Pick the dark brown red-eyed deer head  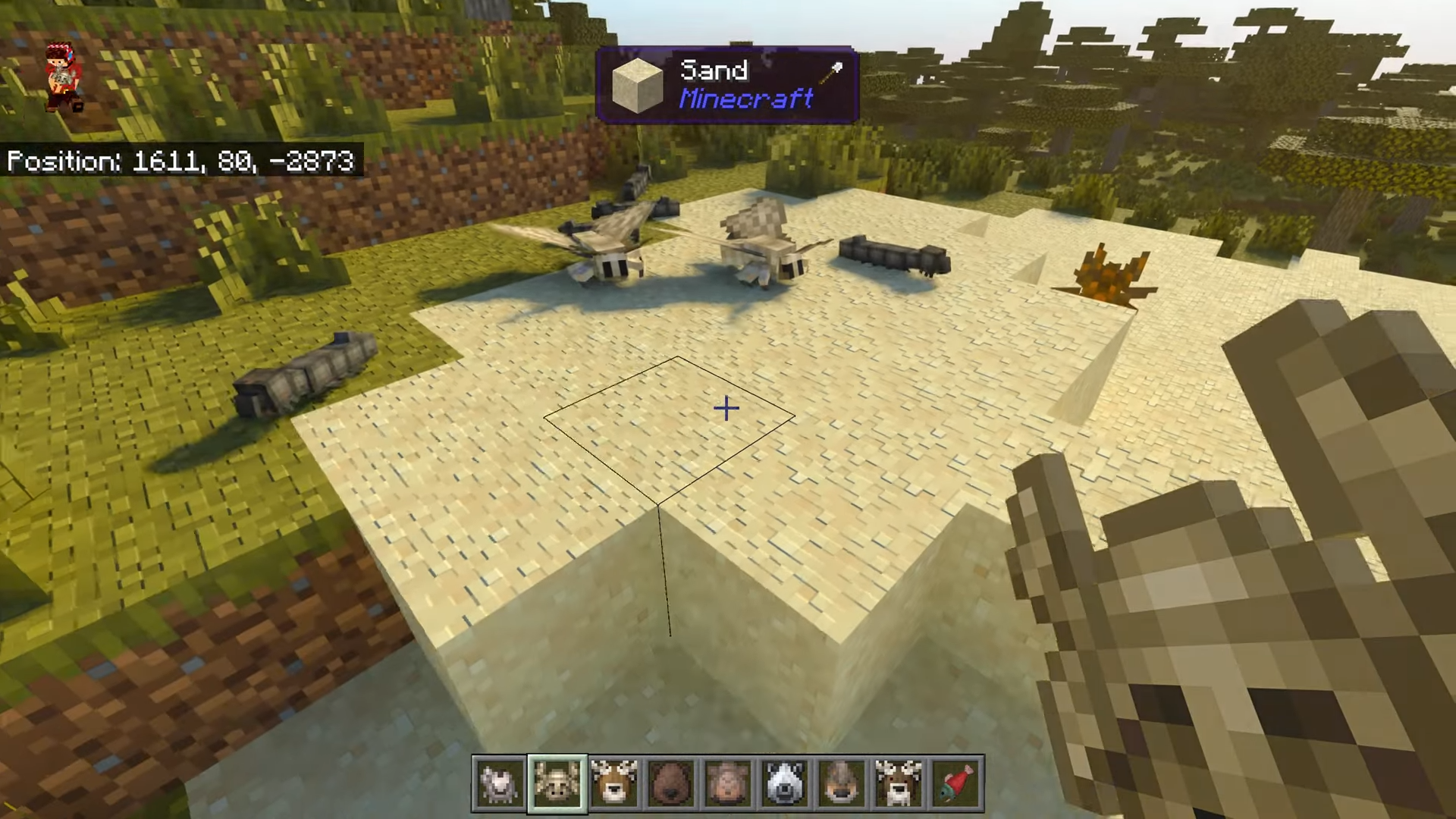[899, 783]
